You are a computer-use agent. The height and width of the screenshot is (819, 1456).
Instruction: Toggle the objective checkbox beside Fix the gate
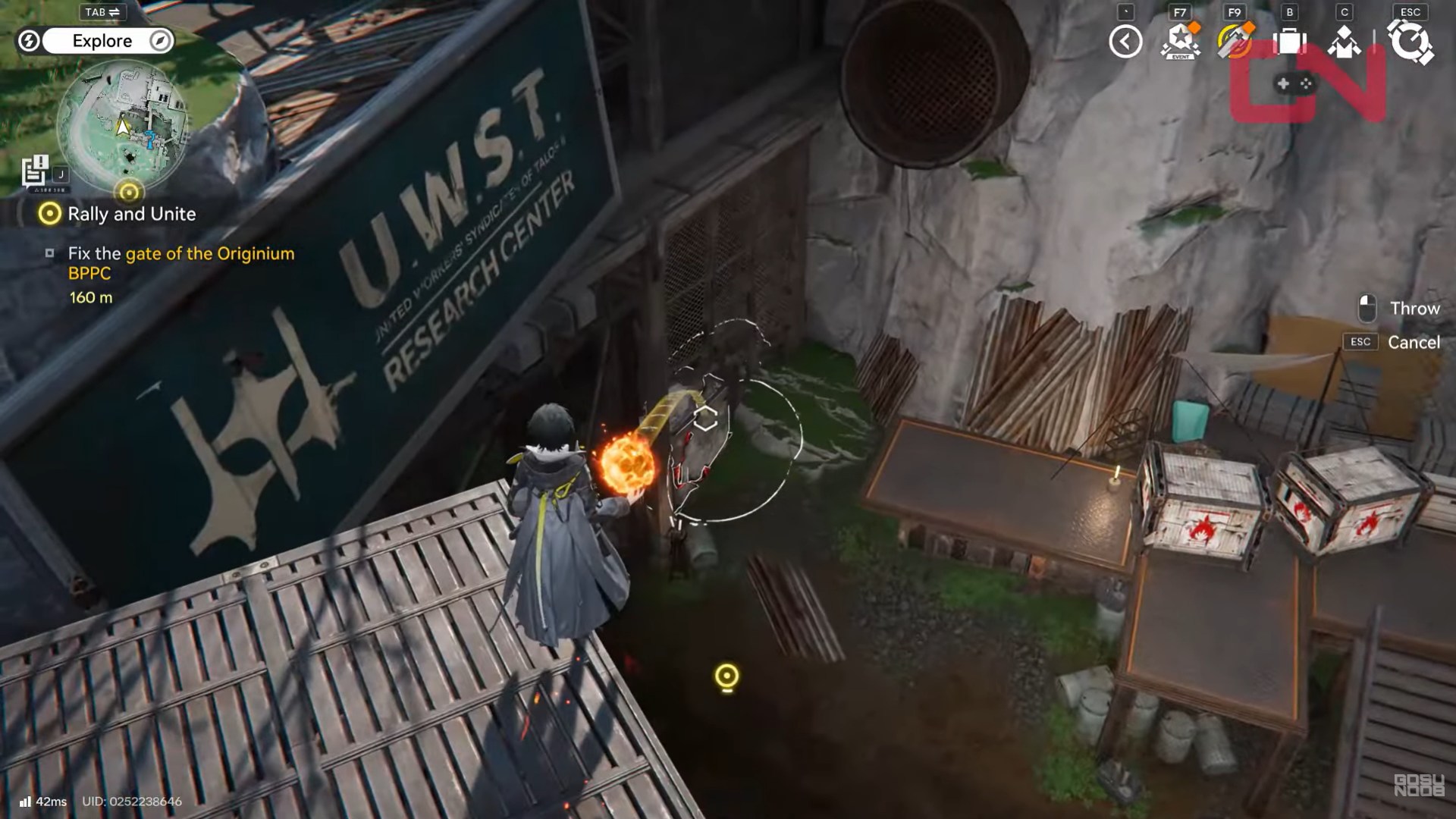point(50,253)
